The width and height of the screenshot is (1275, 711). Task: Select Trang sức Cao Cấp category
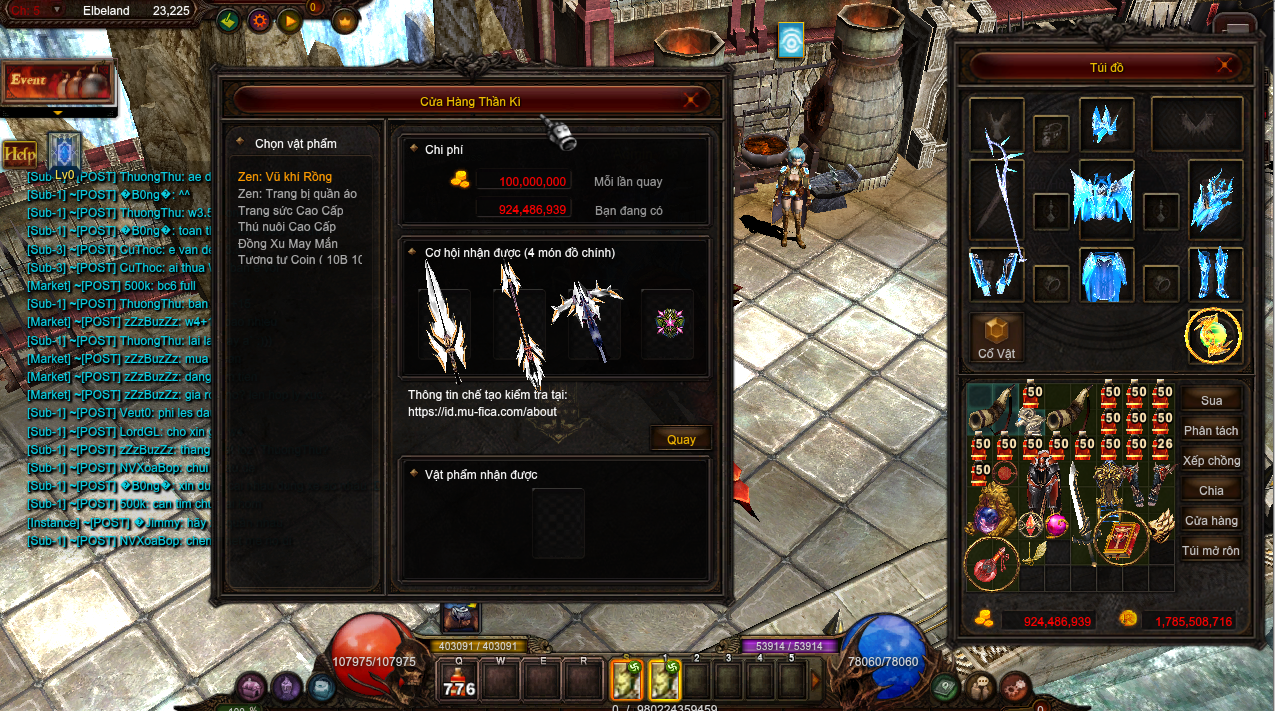pyautogui.click(x=290, y=211)
